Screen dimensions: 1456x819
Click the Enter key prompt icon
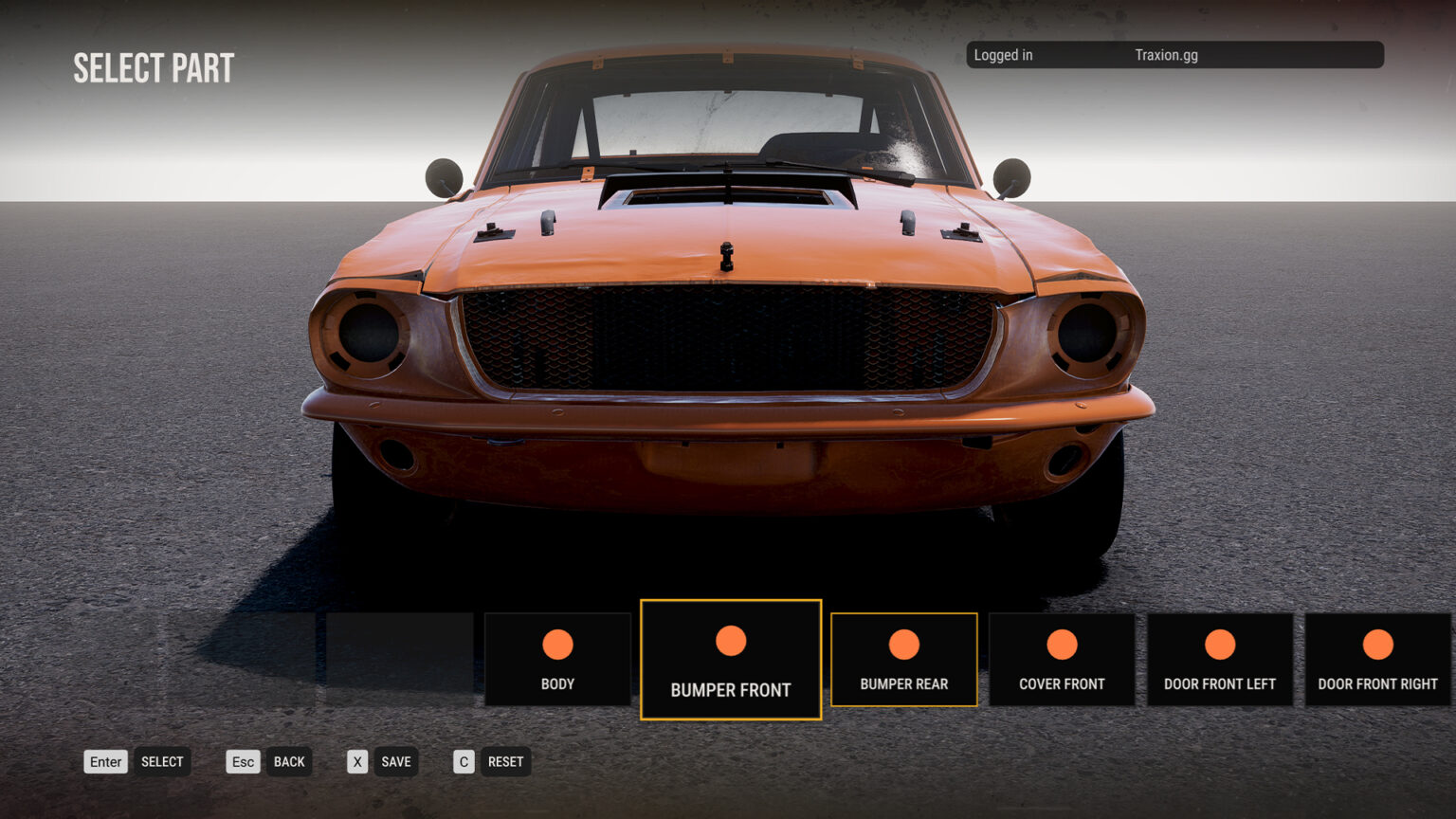[105, 761]
